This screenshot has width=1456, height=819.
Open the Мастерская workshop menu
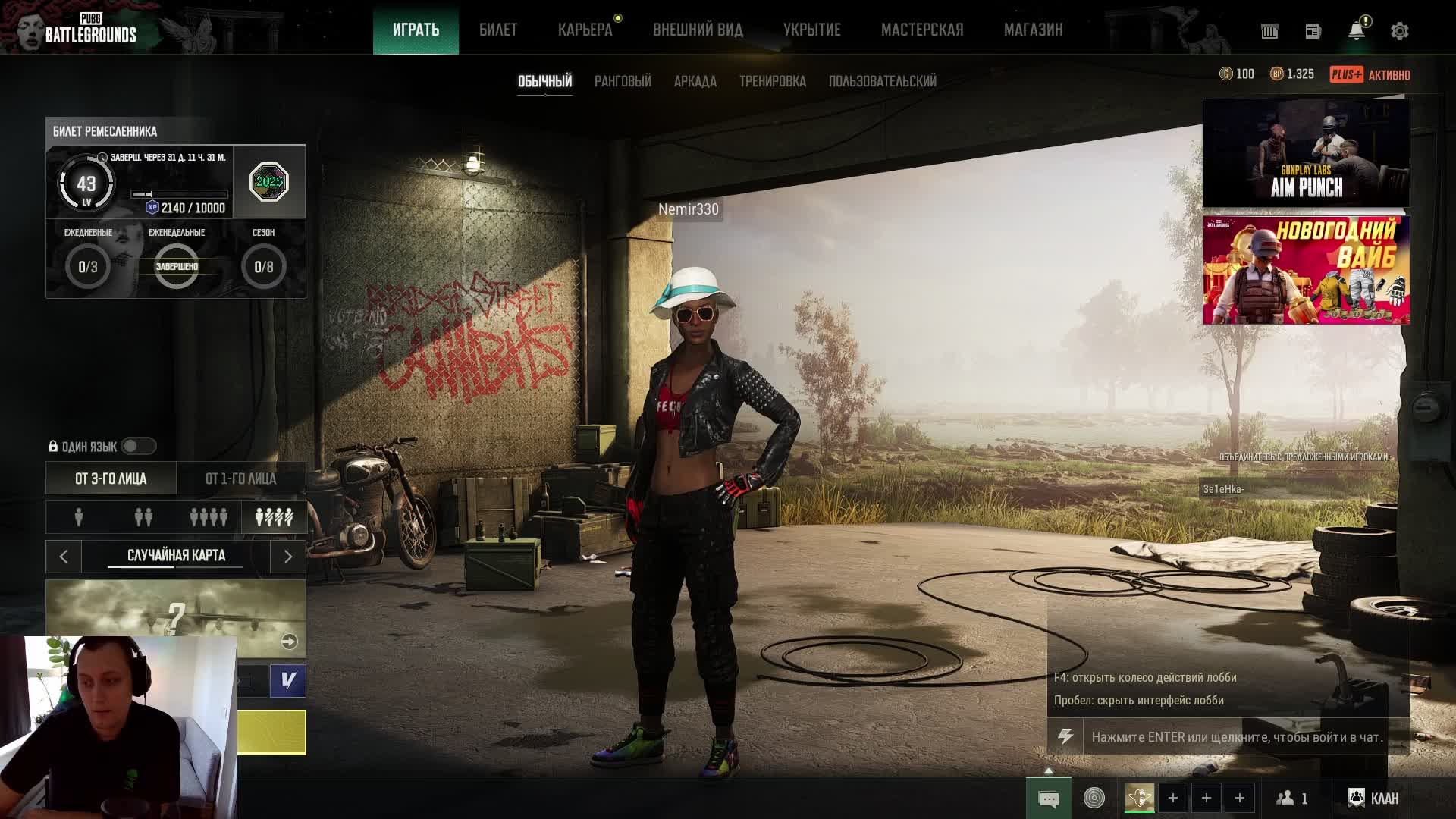pos(921,30)
